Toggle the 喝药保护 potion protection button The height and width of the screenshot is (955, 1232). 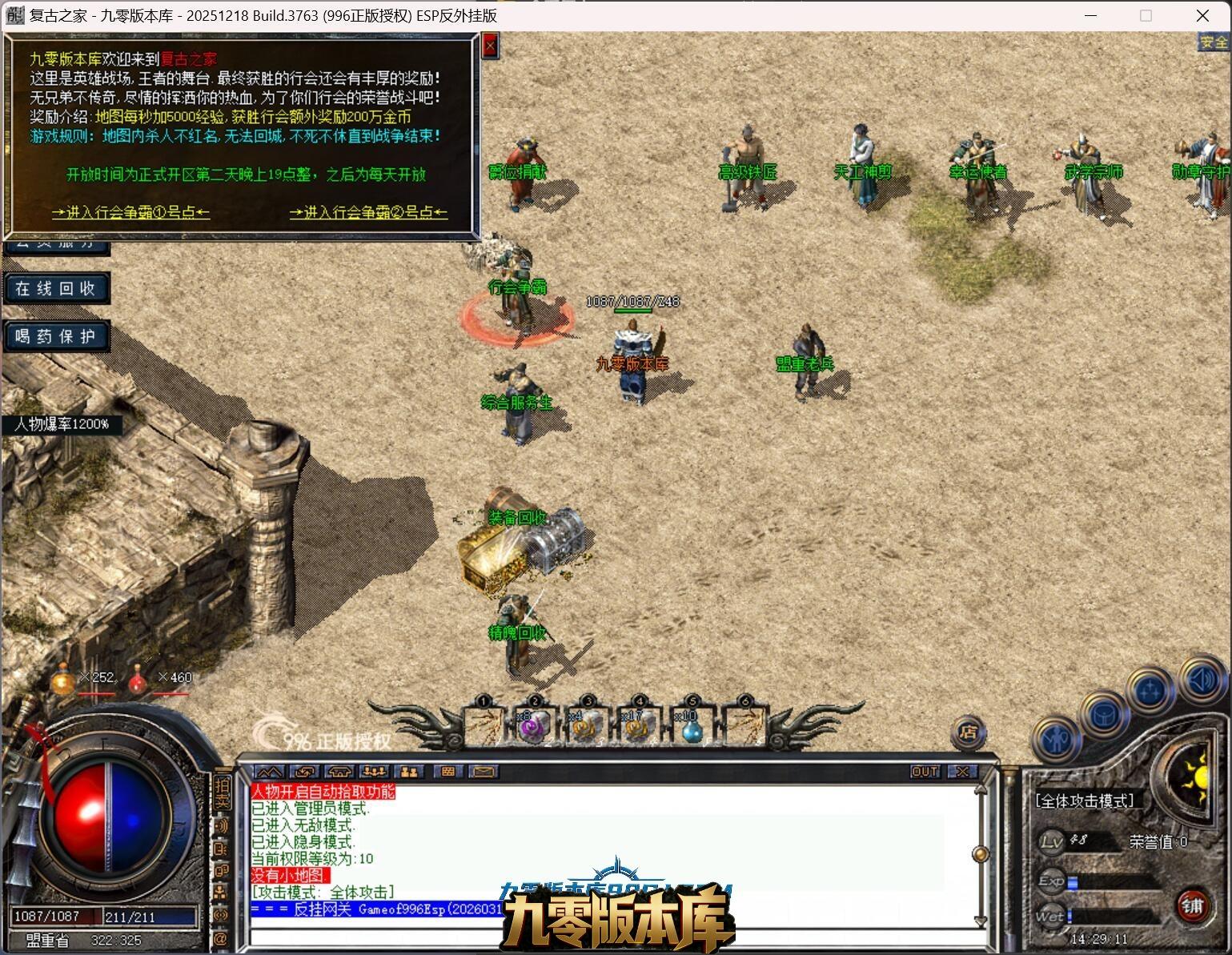pos(56,336)
